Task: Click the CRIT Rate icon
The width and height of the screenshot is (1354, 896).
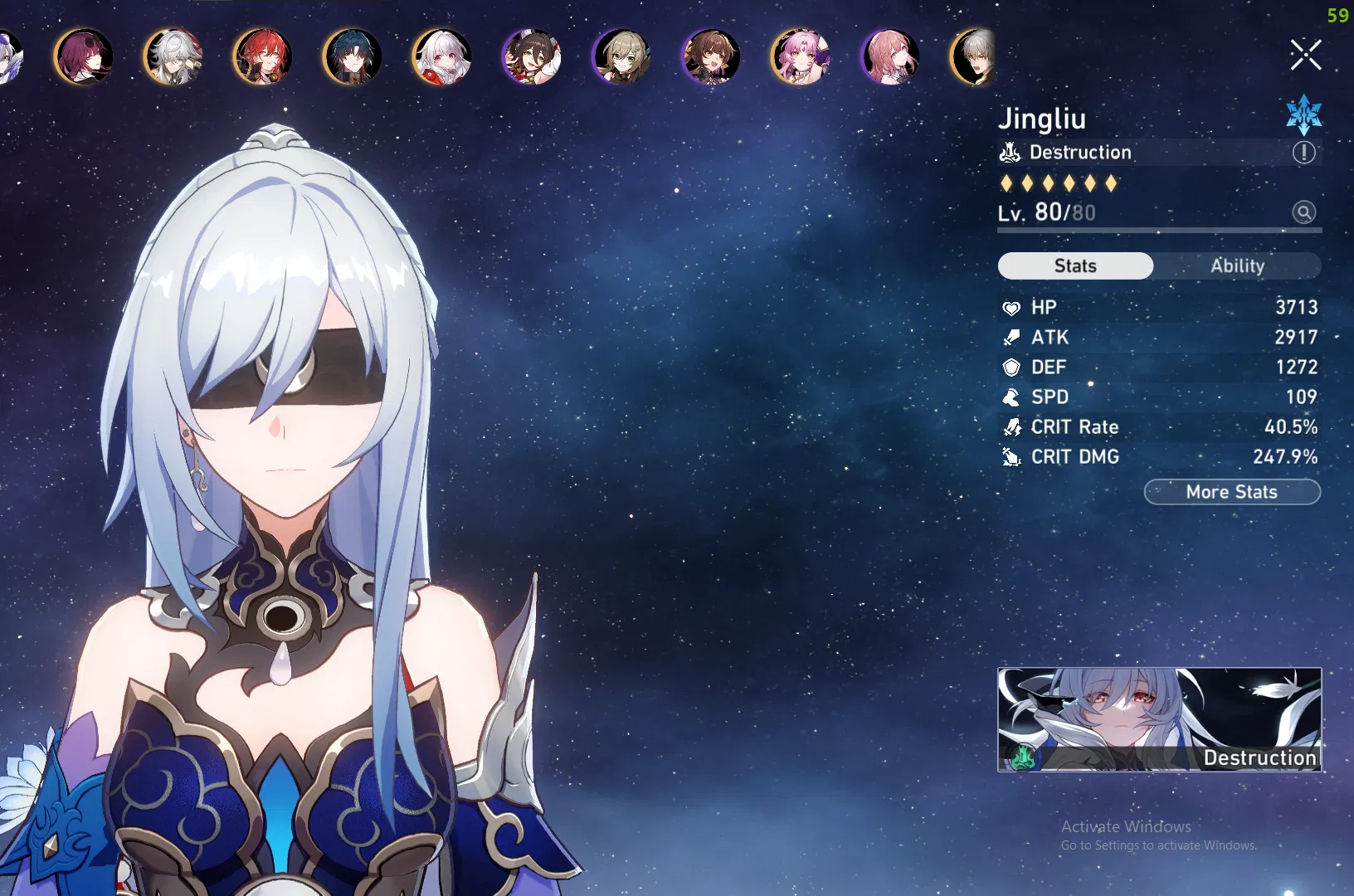Action: (1012, 427)
